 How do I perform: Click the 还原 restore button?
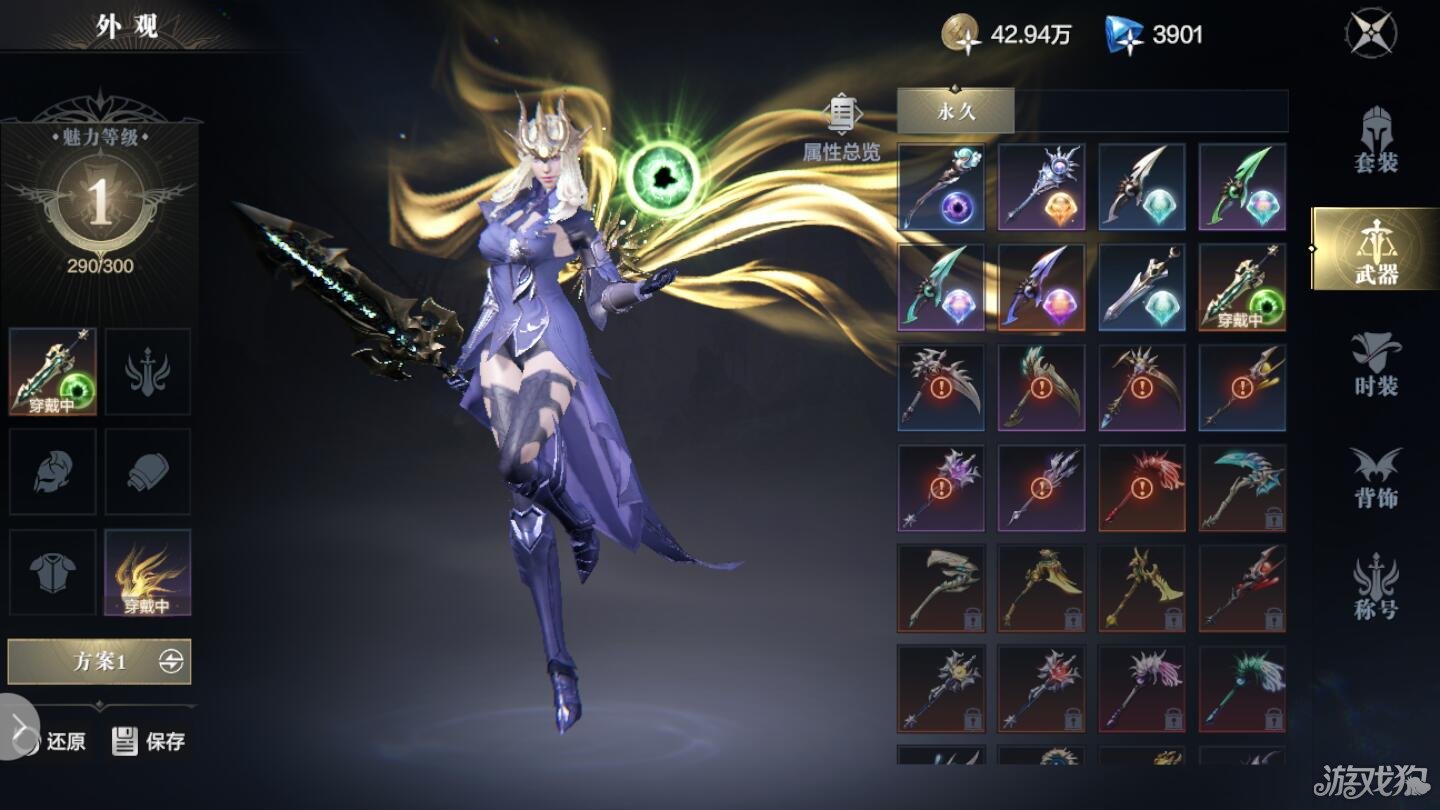click(62, 741)
